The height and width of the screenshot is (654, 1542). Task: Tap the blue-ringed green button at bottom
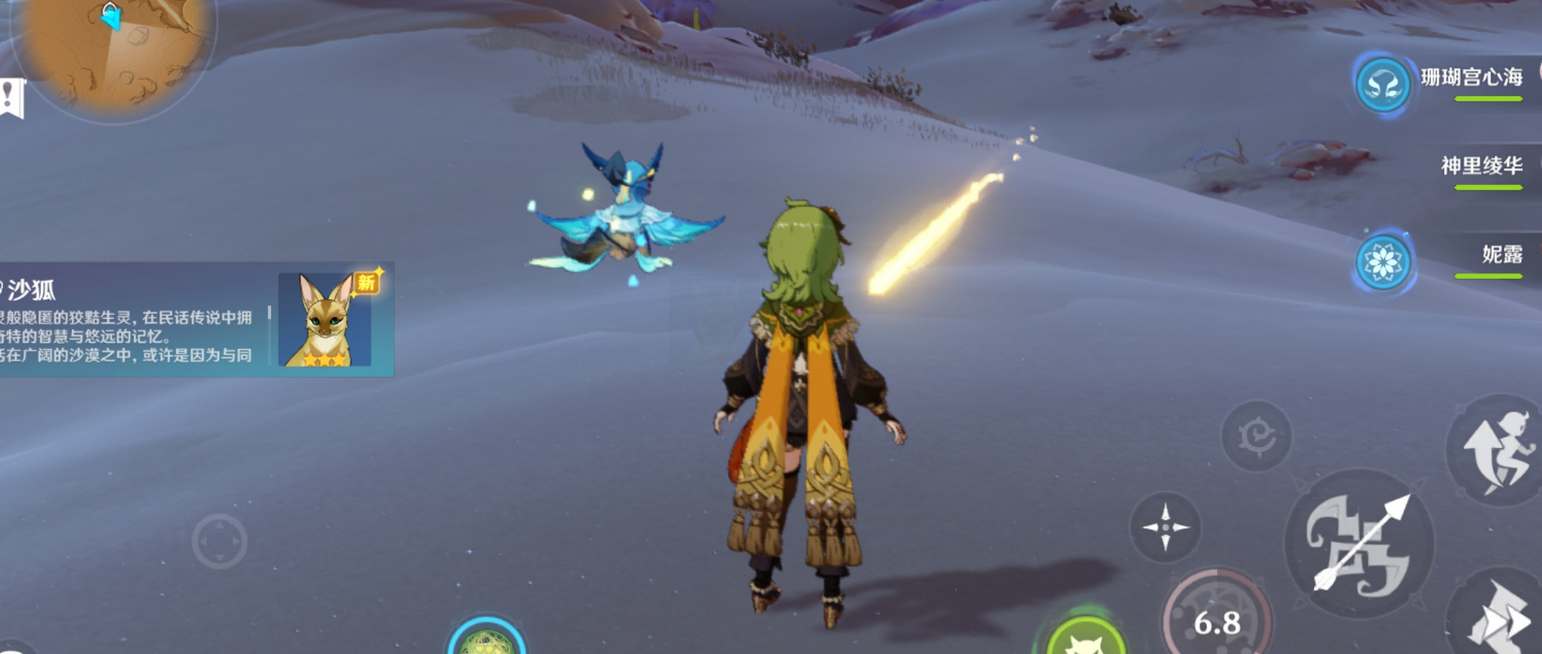click(487, 640)
